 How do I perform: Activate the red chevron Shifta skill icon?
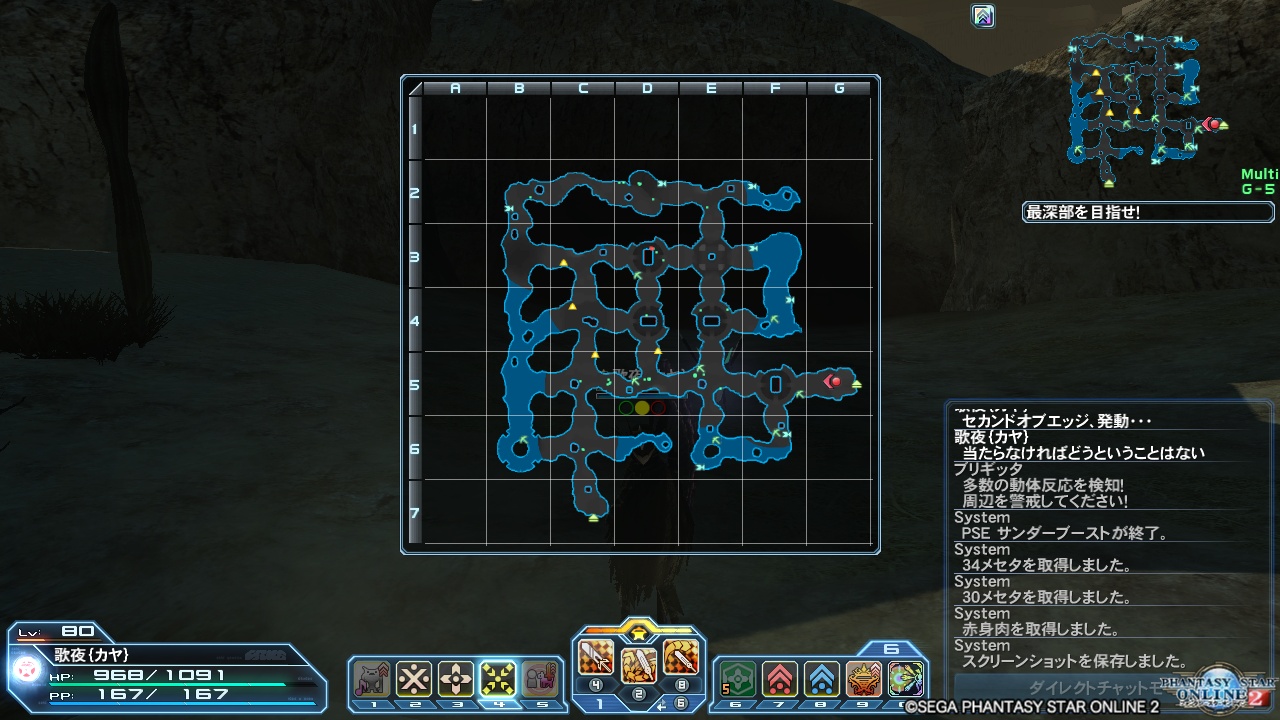[x=779, y=680]
